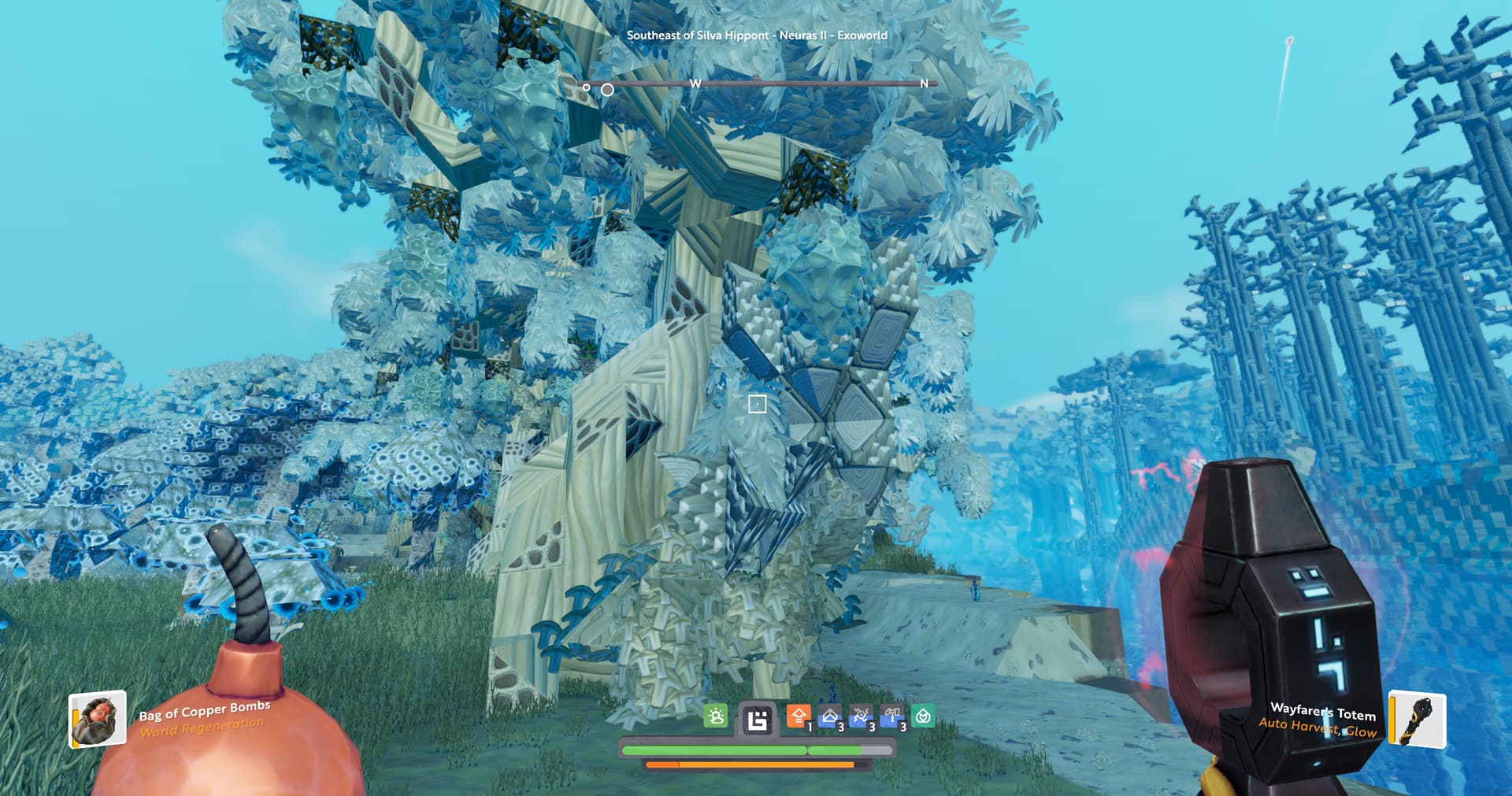Click the circle marker on the compass
Viewport: 1512px width, 796px height.
click(607, 90)
